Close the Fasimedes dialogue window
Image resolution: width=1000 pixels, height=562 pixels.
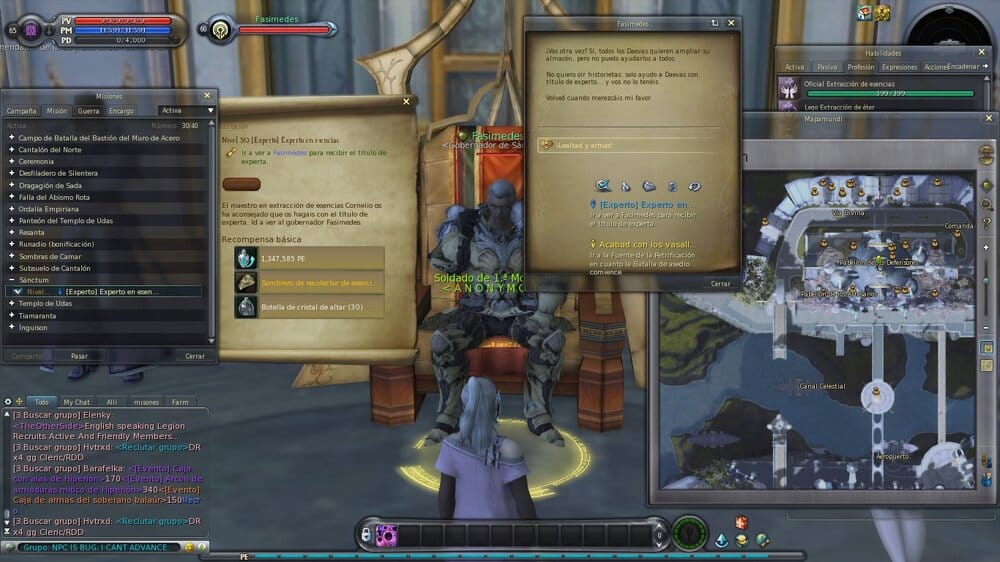[731, 22]
